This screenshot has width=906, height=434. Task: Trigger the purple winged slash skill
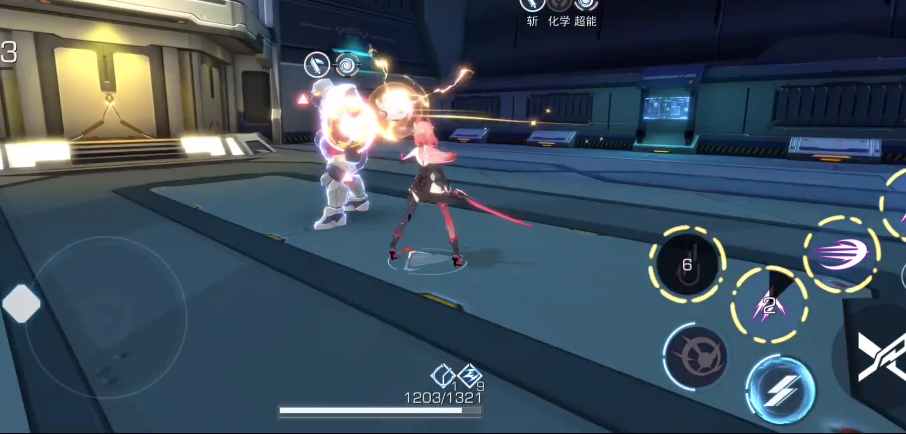pos(841,254)
